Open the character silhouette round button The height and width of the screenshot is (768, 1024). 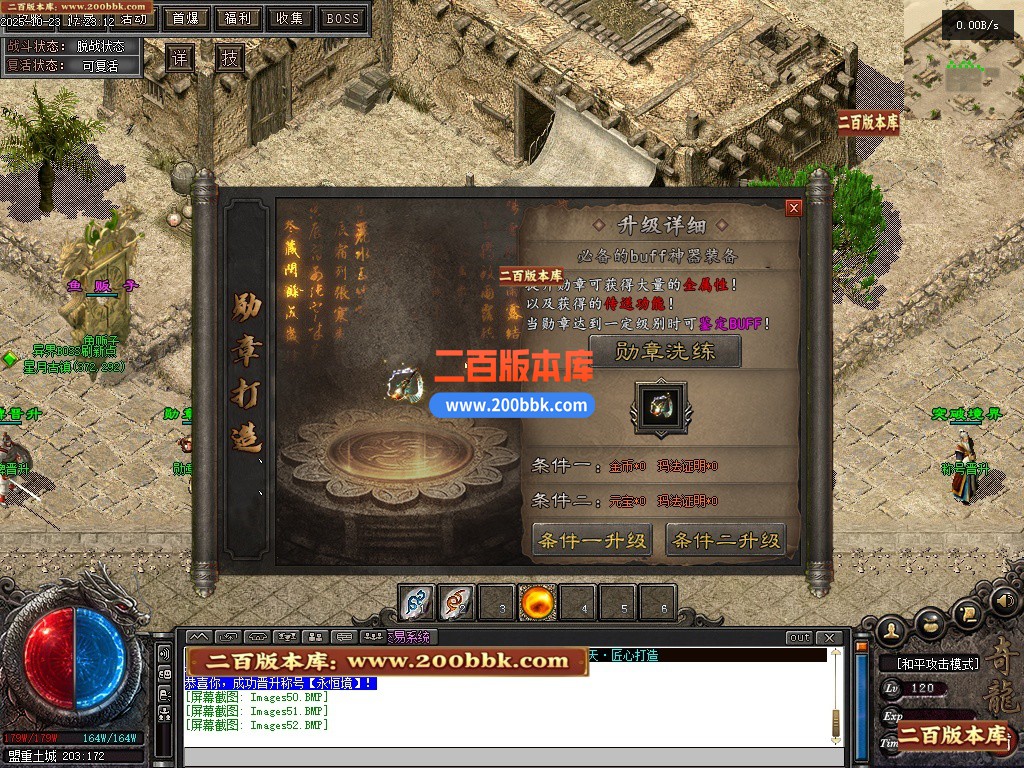891,629
